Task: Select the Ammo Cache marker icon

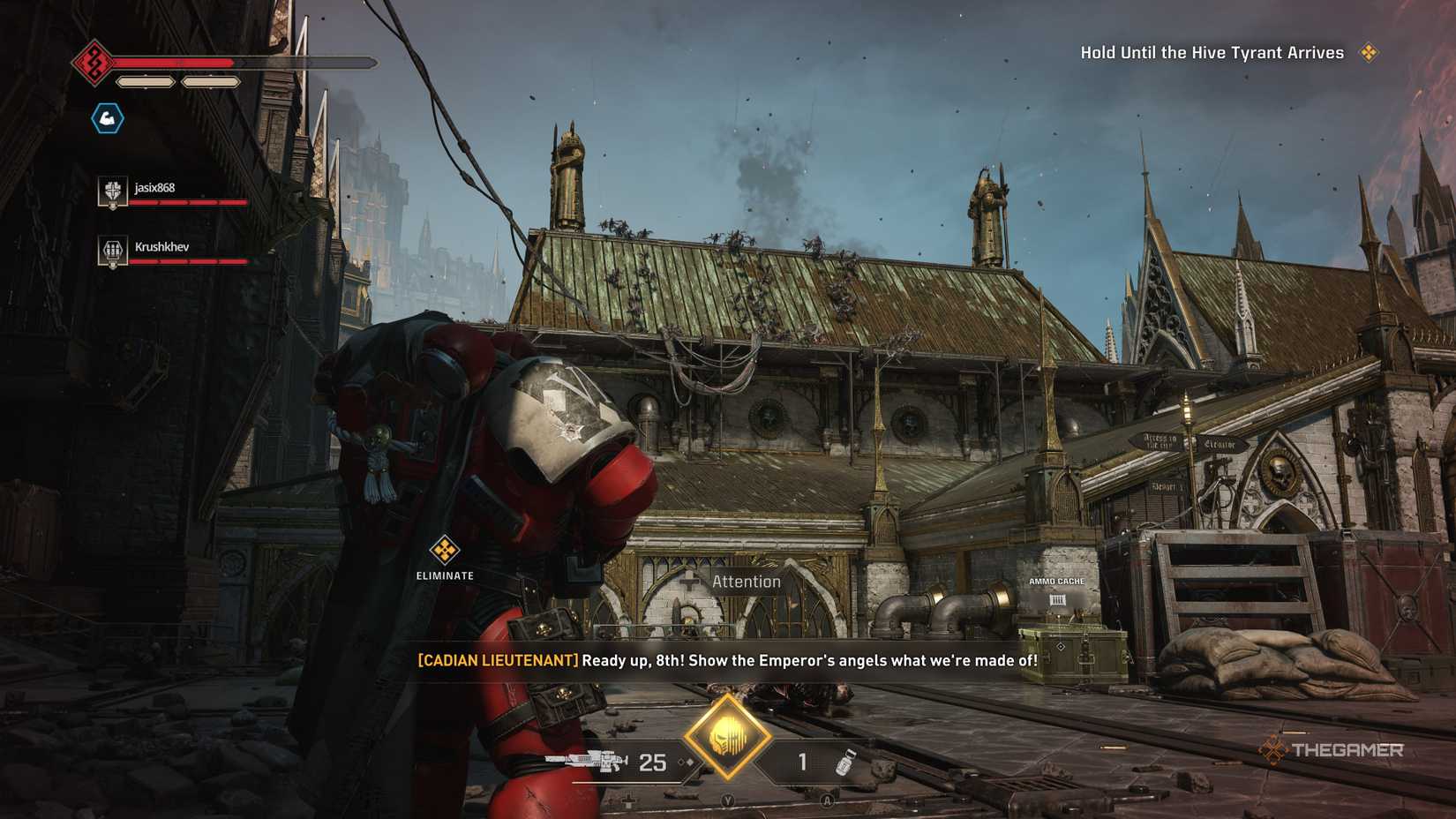Action: click(x=1056, y=600)
